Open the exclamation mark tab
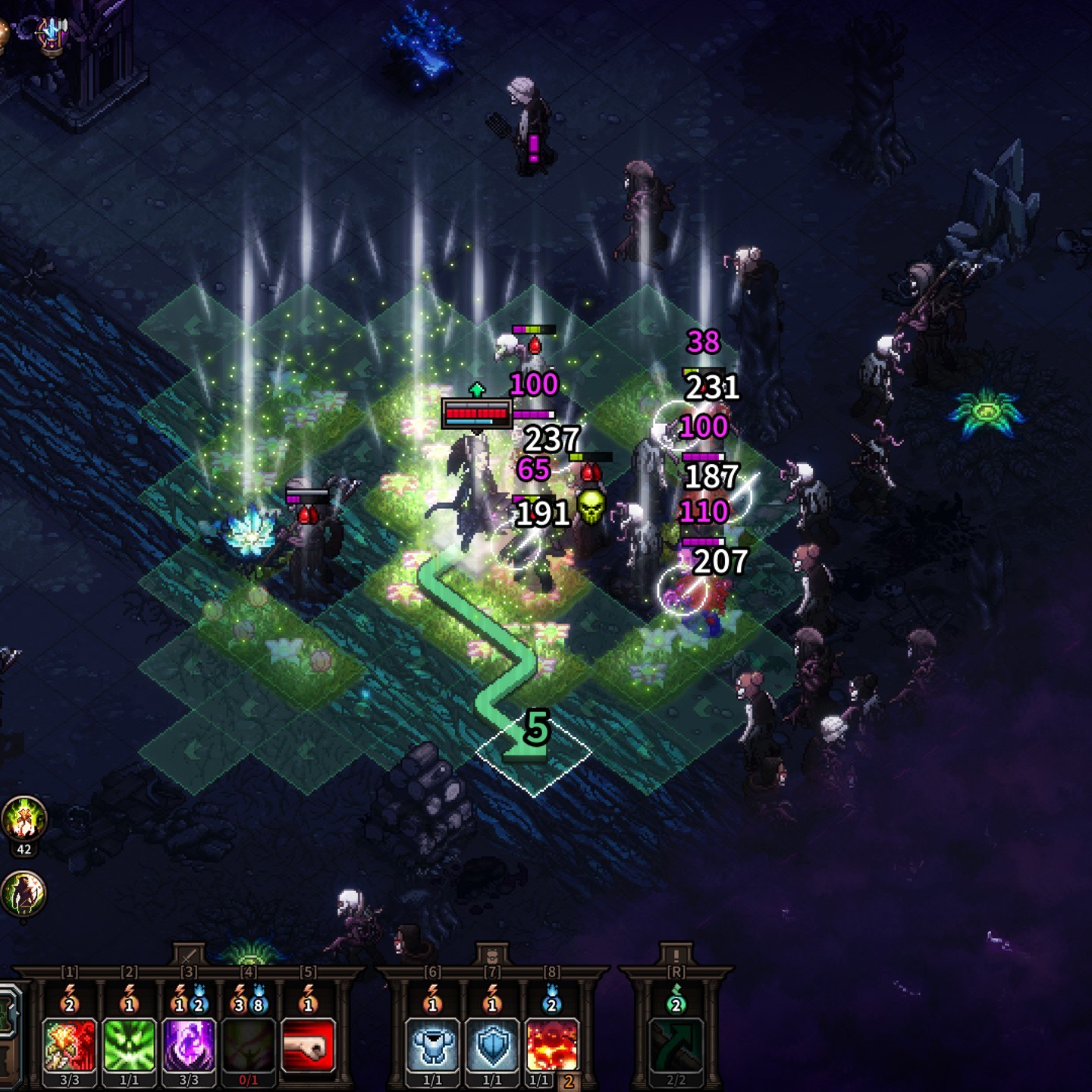This screenshot has width=1092, height=1092. point(676,955)
